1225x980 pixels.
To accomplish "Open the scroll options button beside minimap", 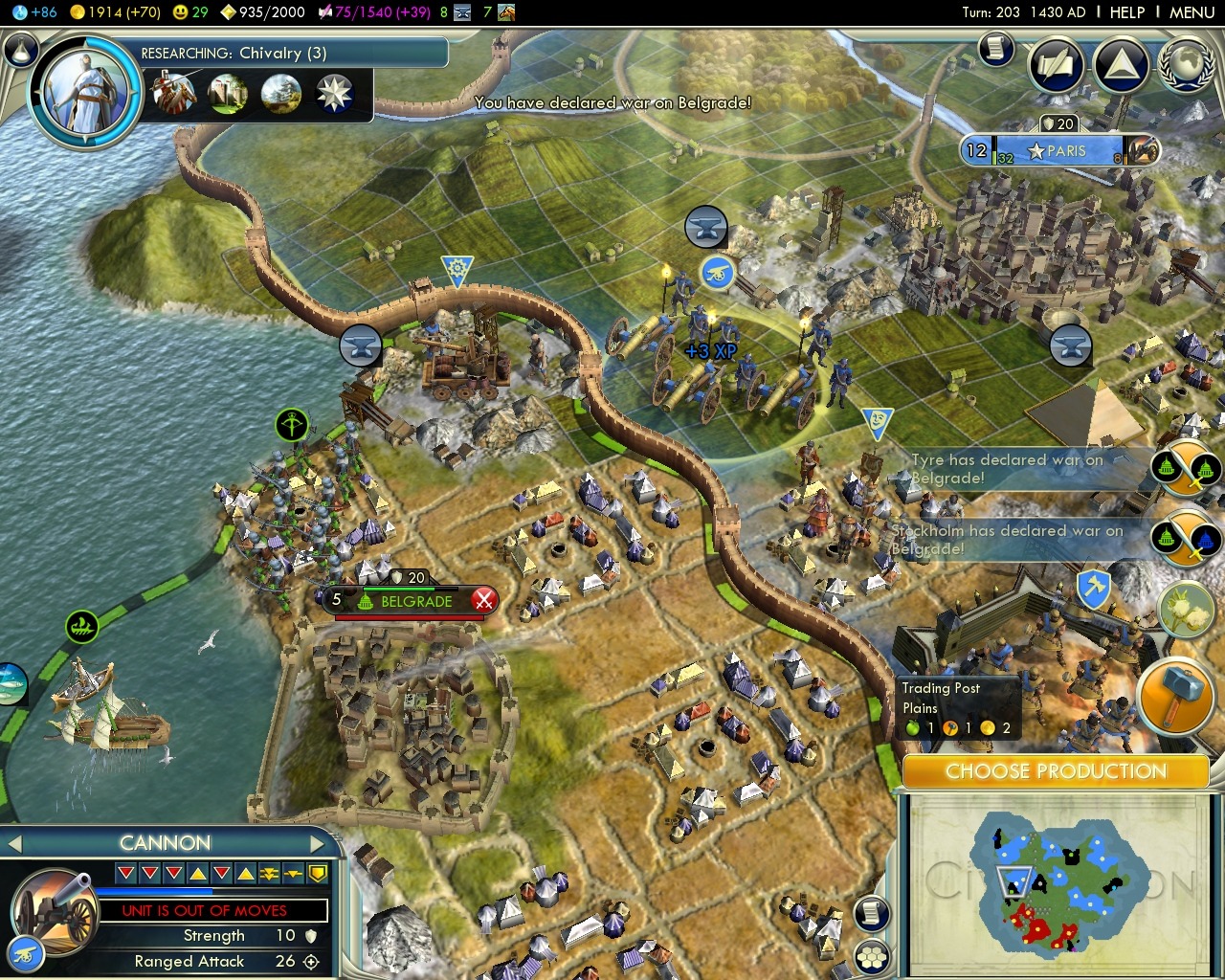I will (x=871, y=913).
